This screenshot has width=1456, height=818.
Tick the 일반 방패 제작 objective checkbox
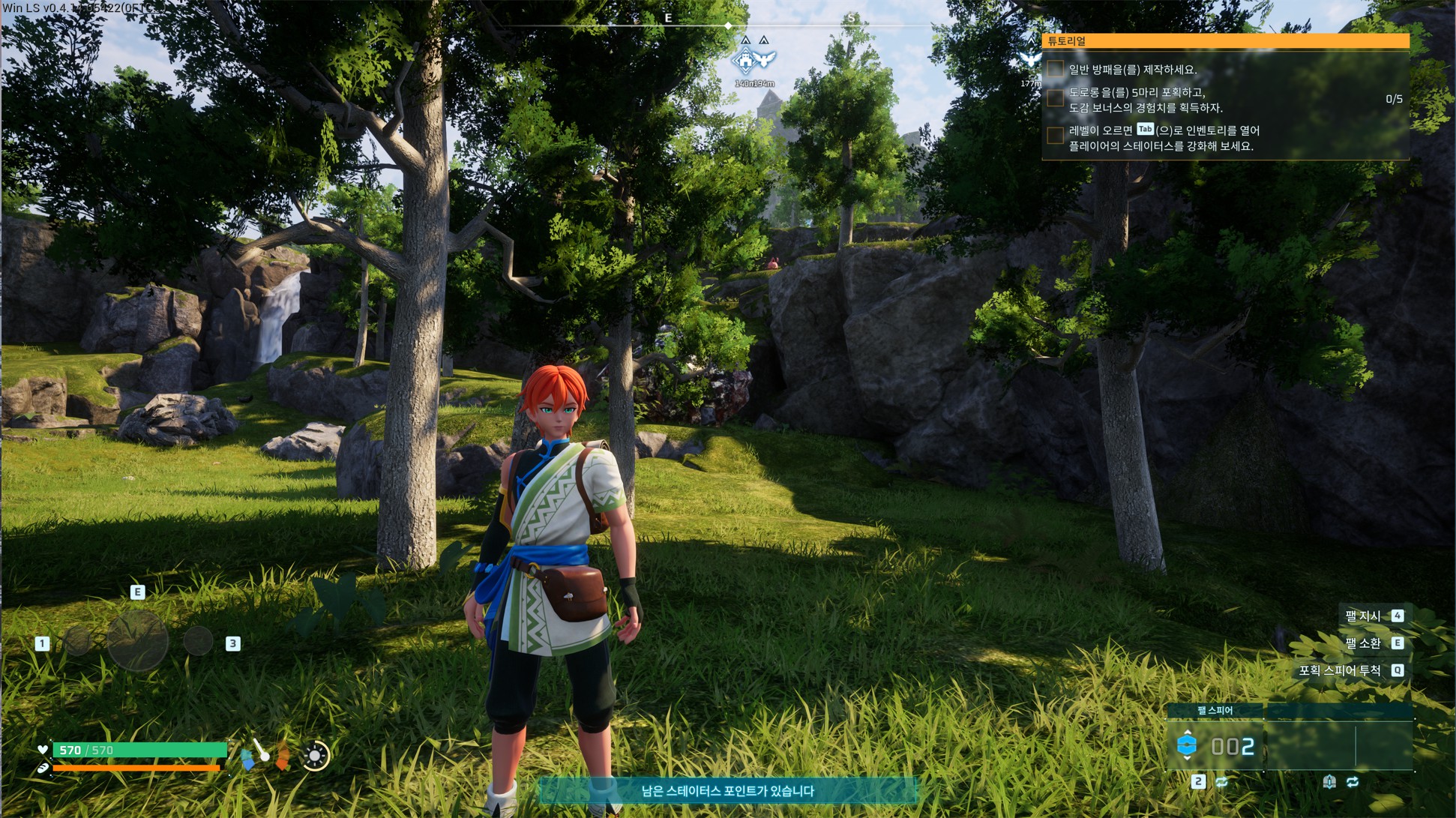click(1056, 69)
